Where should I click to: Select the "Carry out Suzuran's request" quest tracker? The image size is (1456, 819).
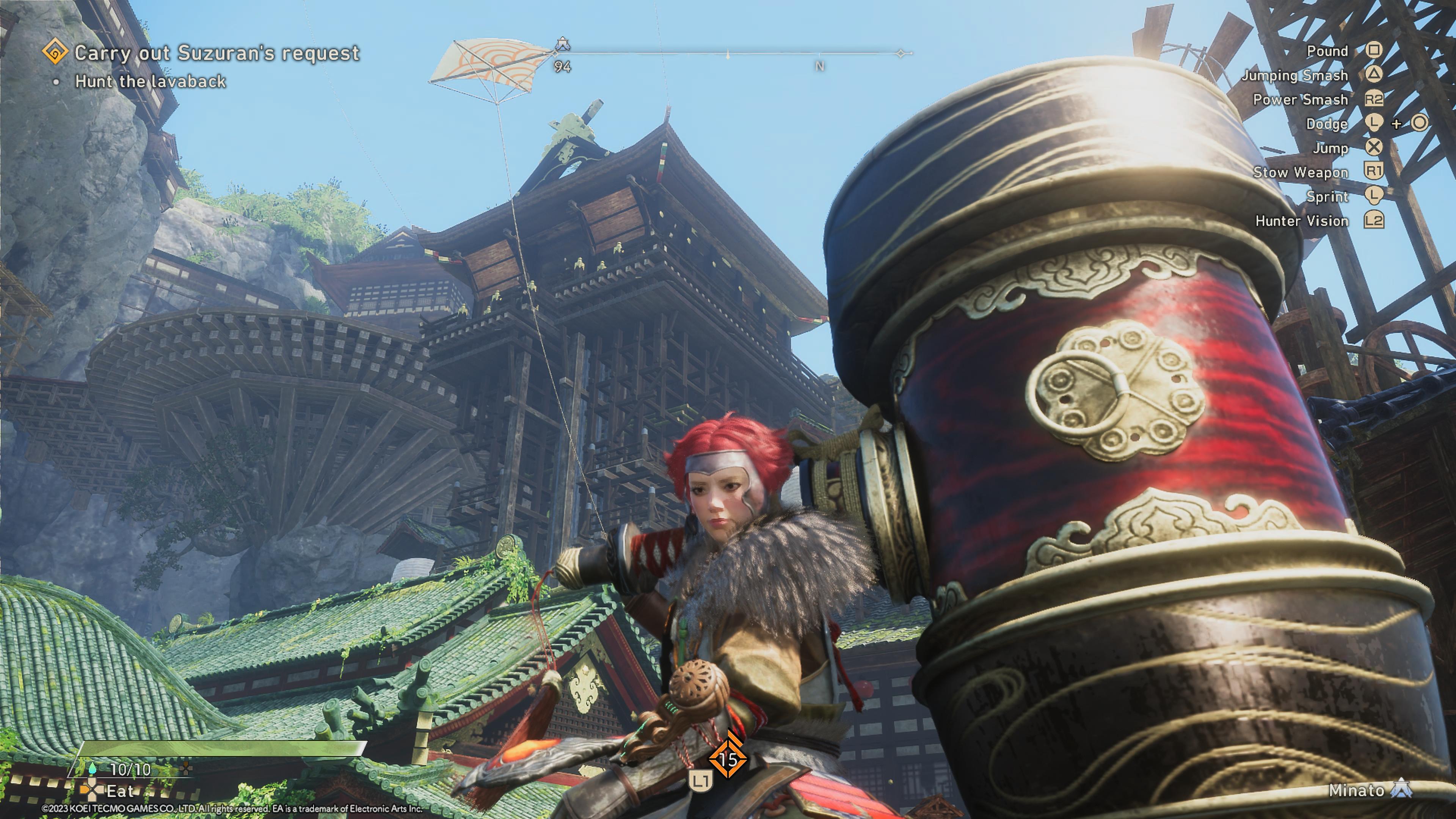[x=217, y=53]
